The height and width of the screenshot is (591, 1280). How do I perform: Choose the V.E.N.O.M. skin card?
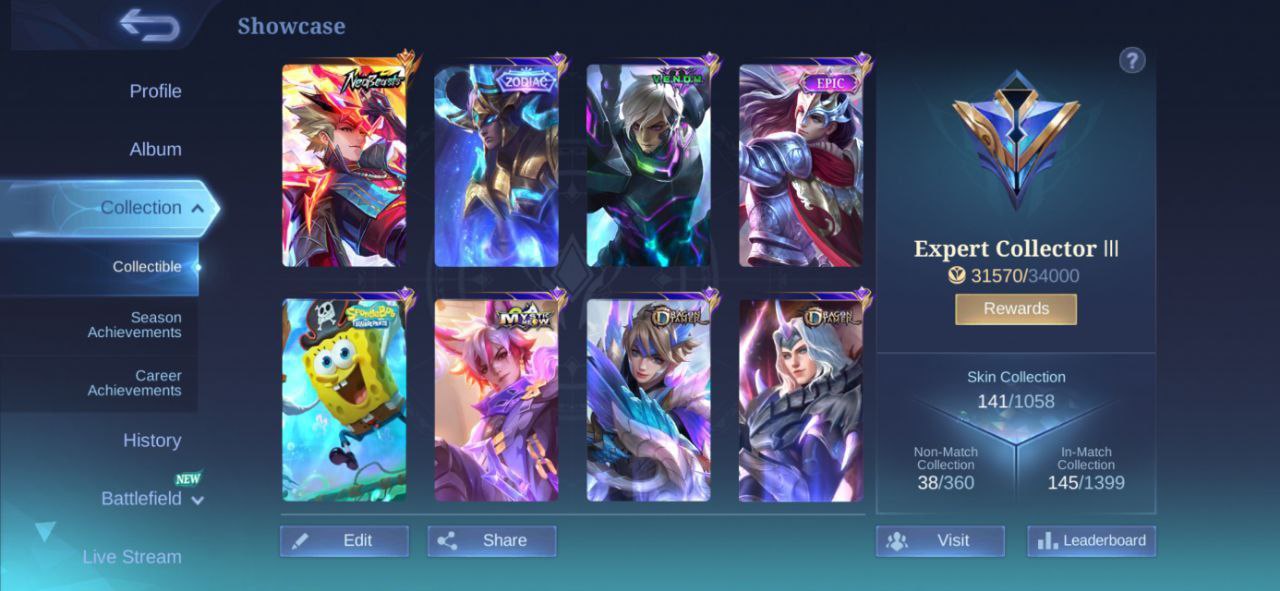[x=648, y=166]
